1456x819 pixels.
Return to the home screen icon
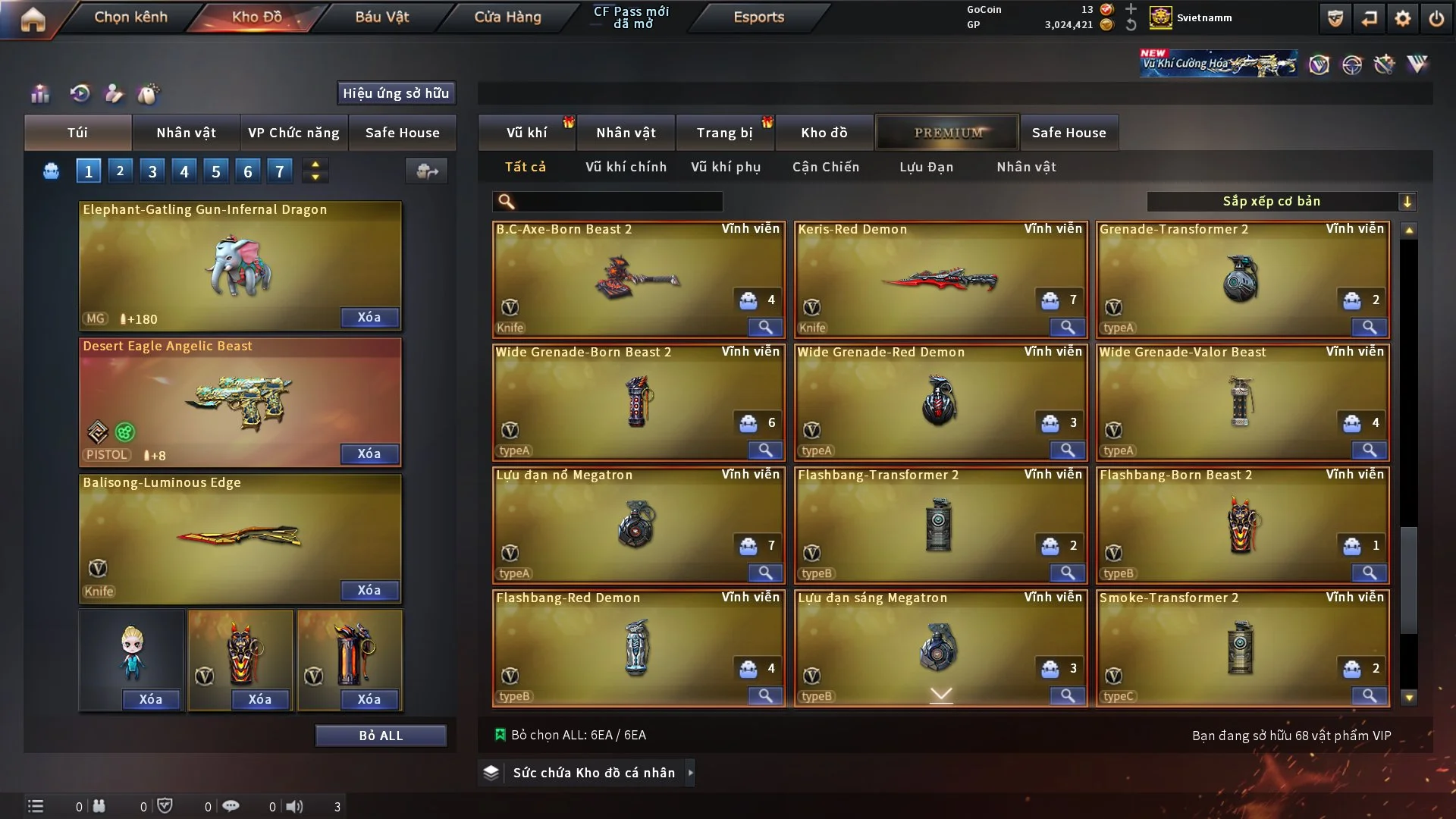pos(33,19)
